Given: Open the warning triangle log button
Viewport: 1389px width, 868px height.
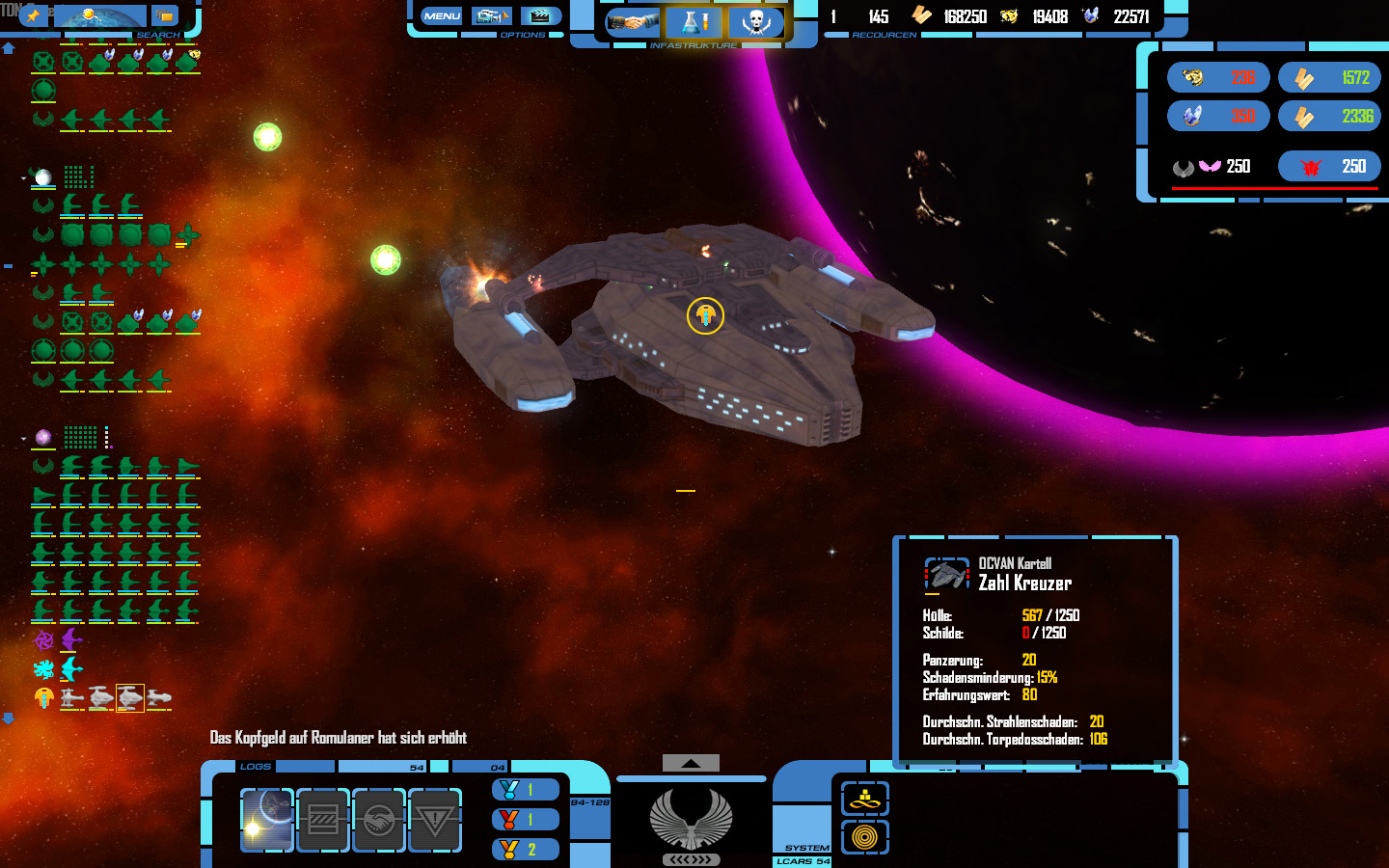Looking at the screenshot, I should [434, 820].
